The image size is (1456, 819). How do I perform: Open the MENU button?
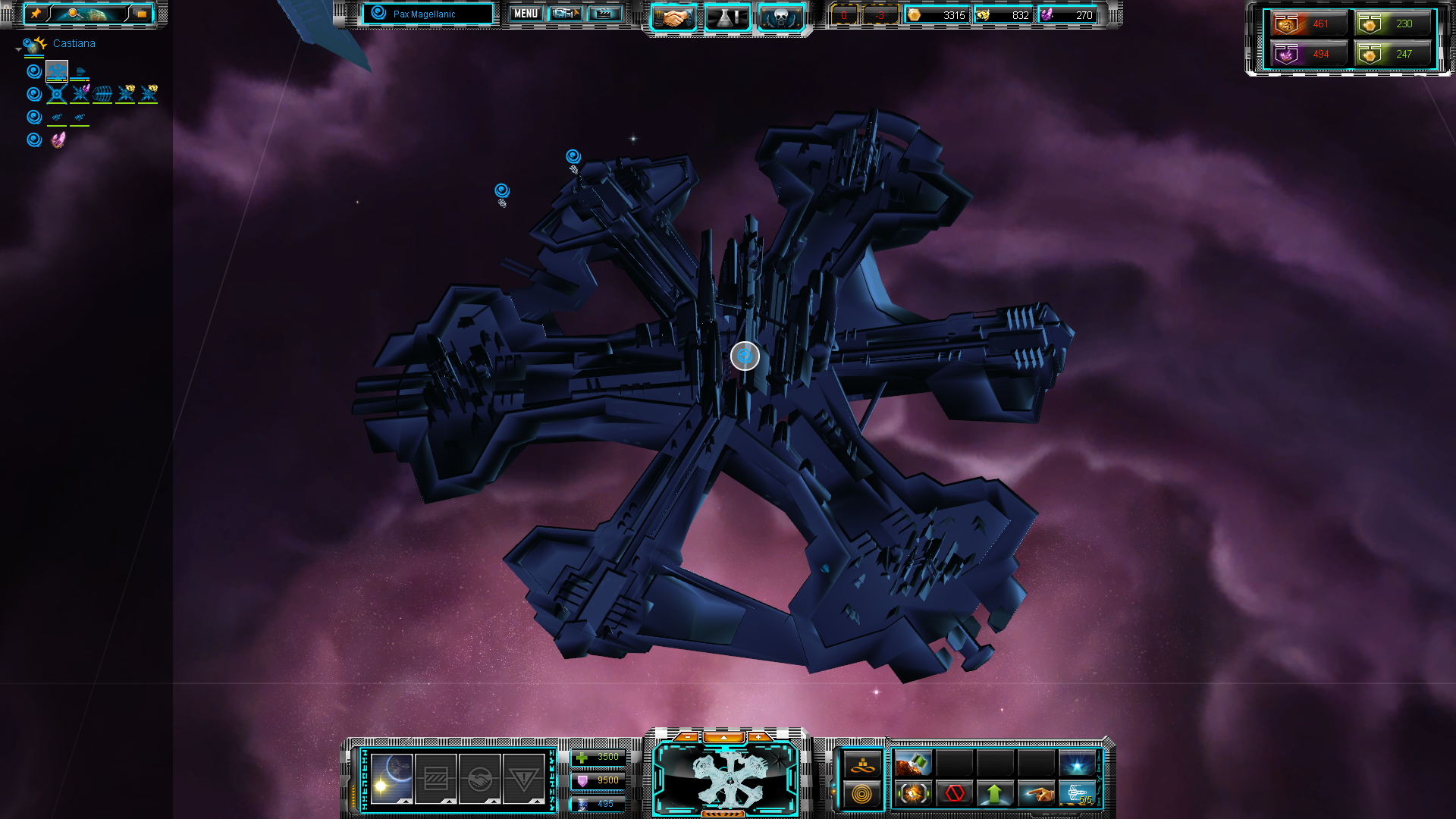(526, 14)
